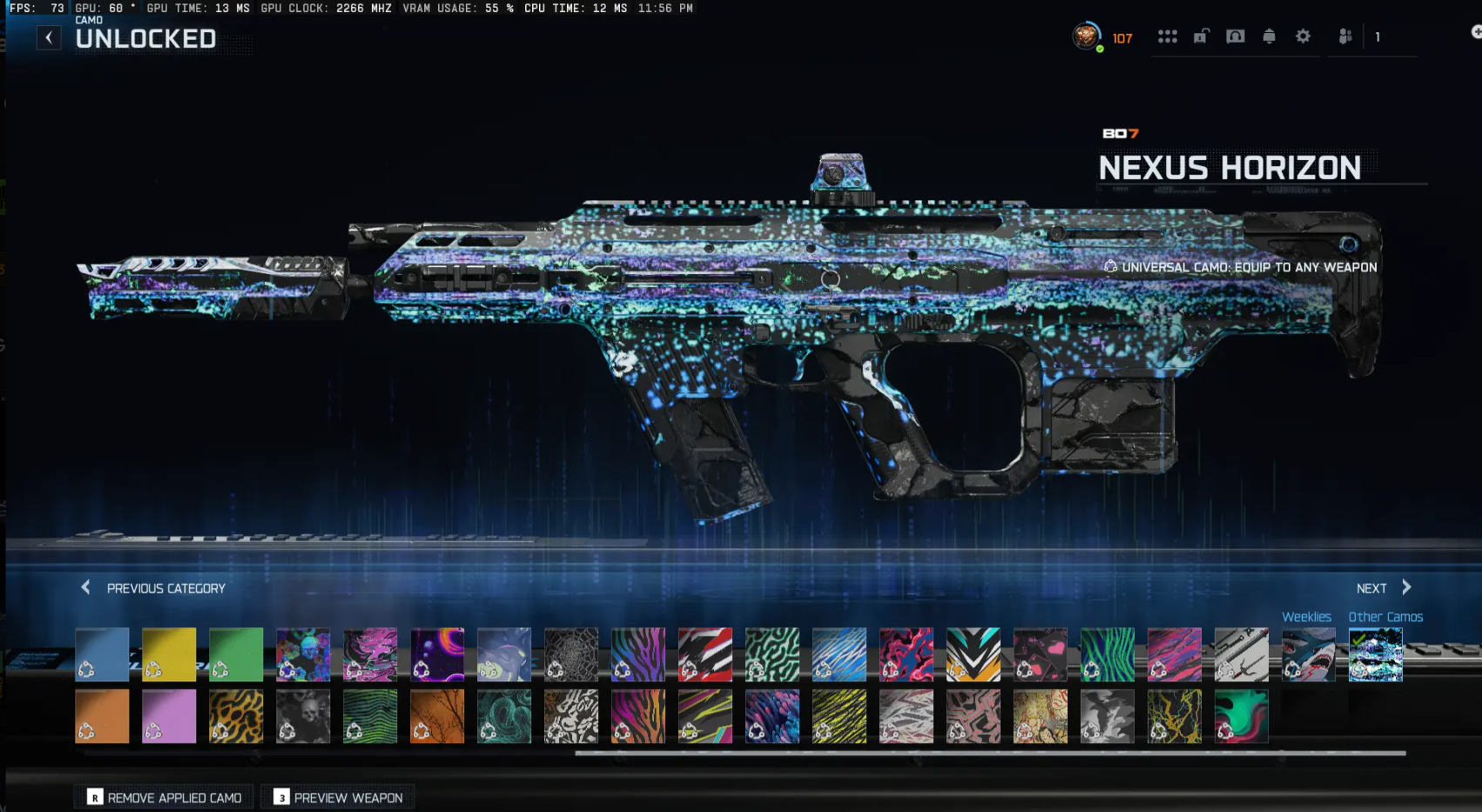Viewport: 1482px width, 812px height.
Task: Open the main menu grid icon
Action: pos(1168,37)
